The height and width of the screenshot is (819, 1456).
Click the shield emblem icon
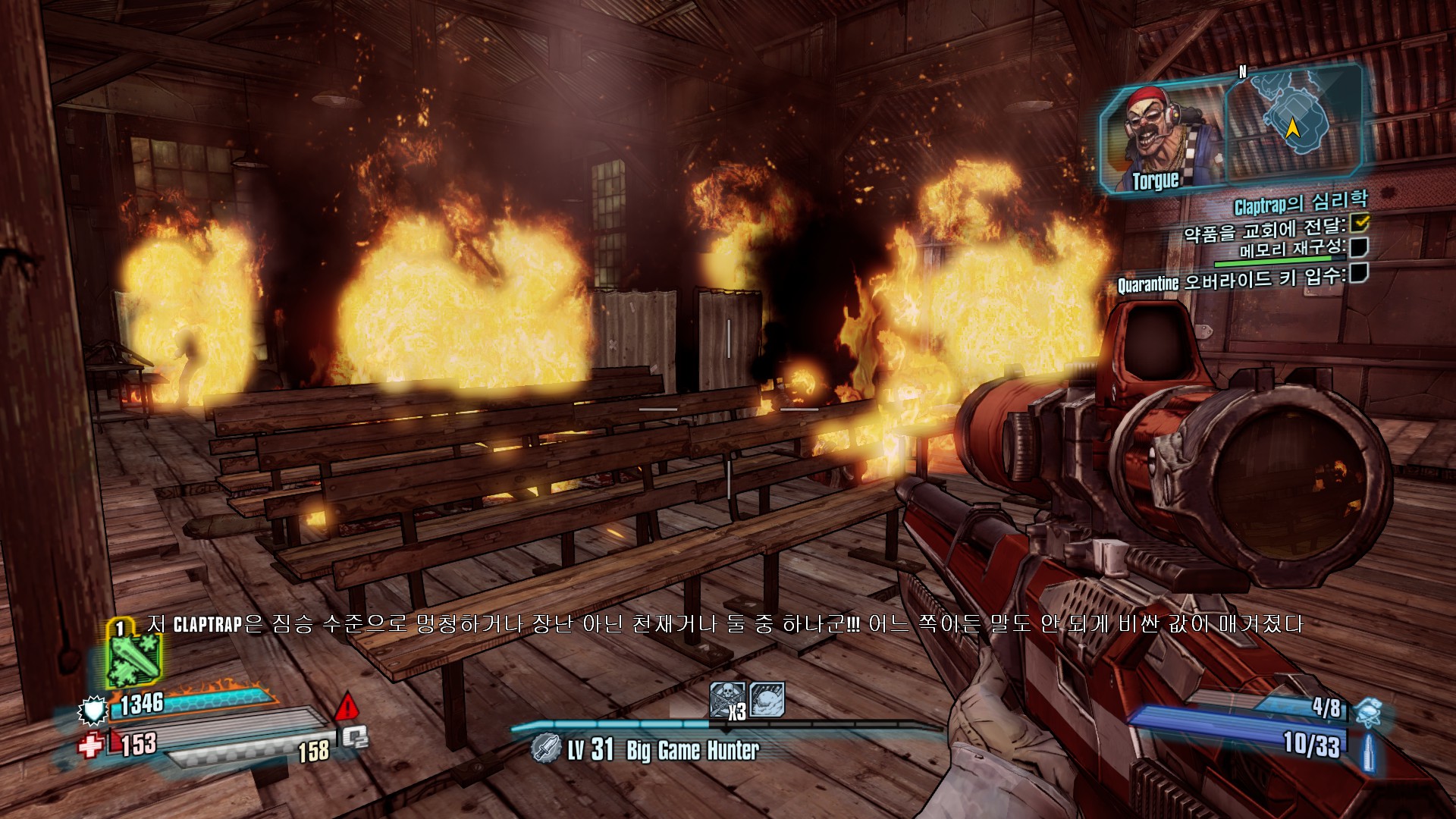pos(93,711)
